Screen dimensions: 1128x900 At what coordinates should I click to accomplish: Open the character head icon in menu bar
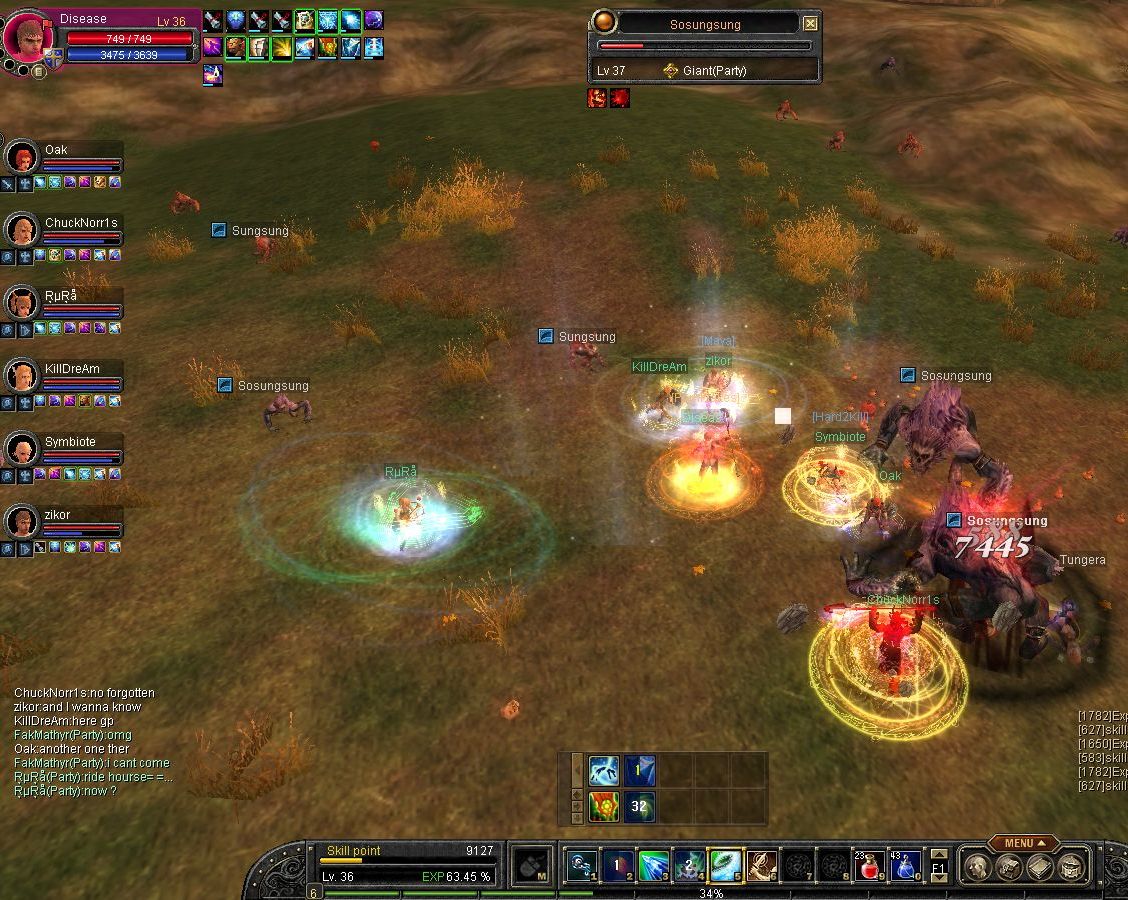(x=976, y=867)
